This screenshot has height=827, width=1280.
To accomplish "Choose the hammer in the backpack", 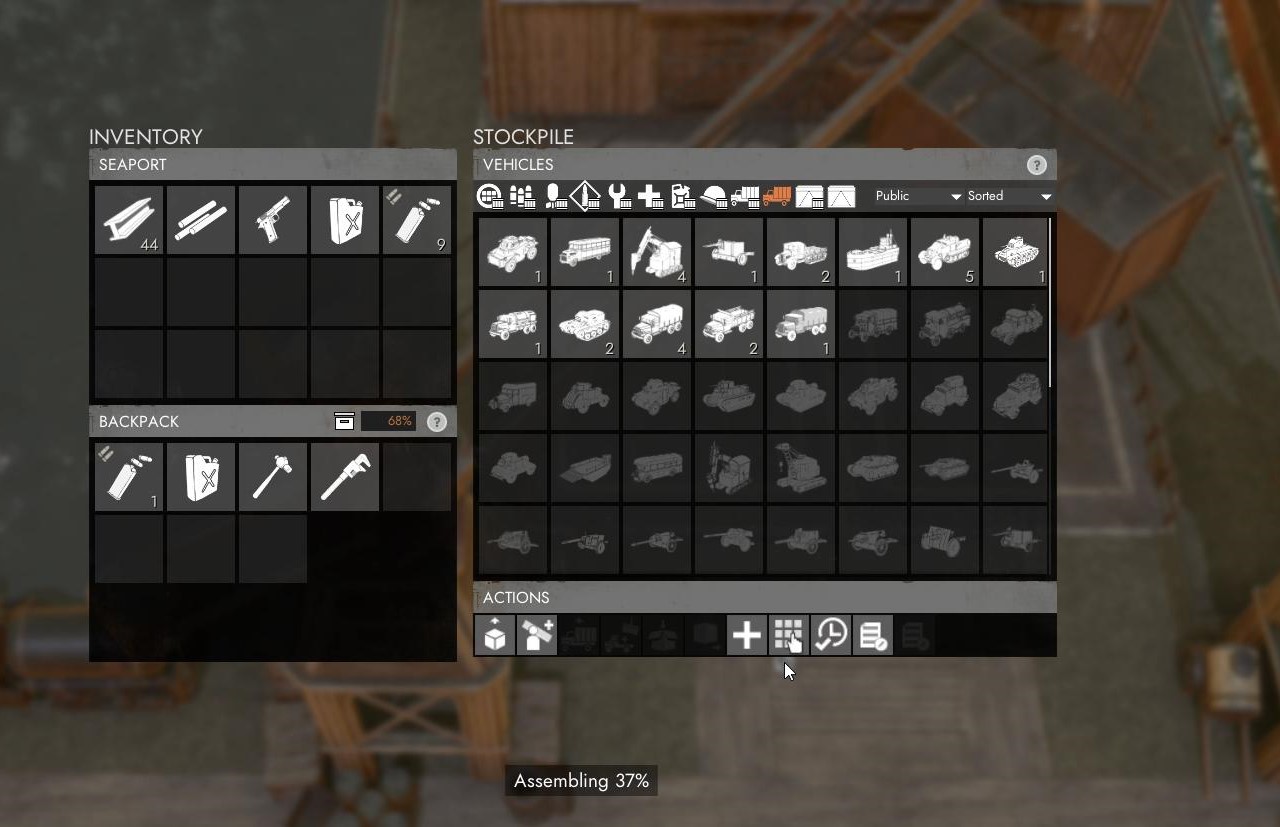I will (x=273, y=477).
